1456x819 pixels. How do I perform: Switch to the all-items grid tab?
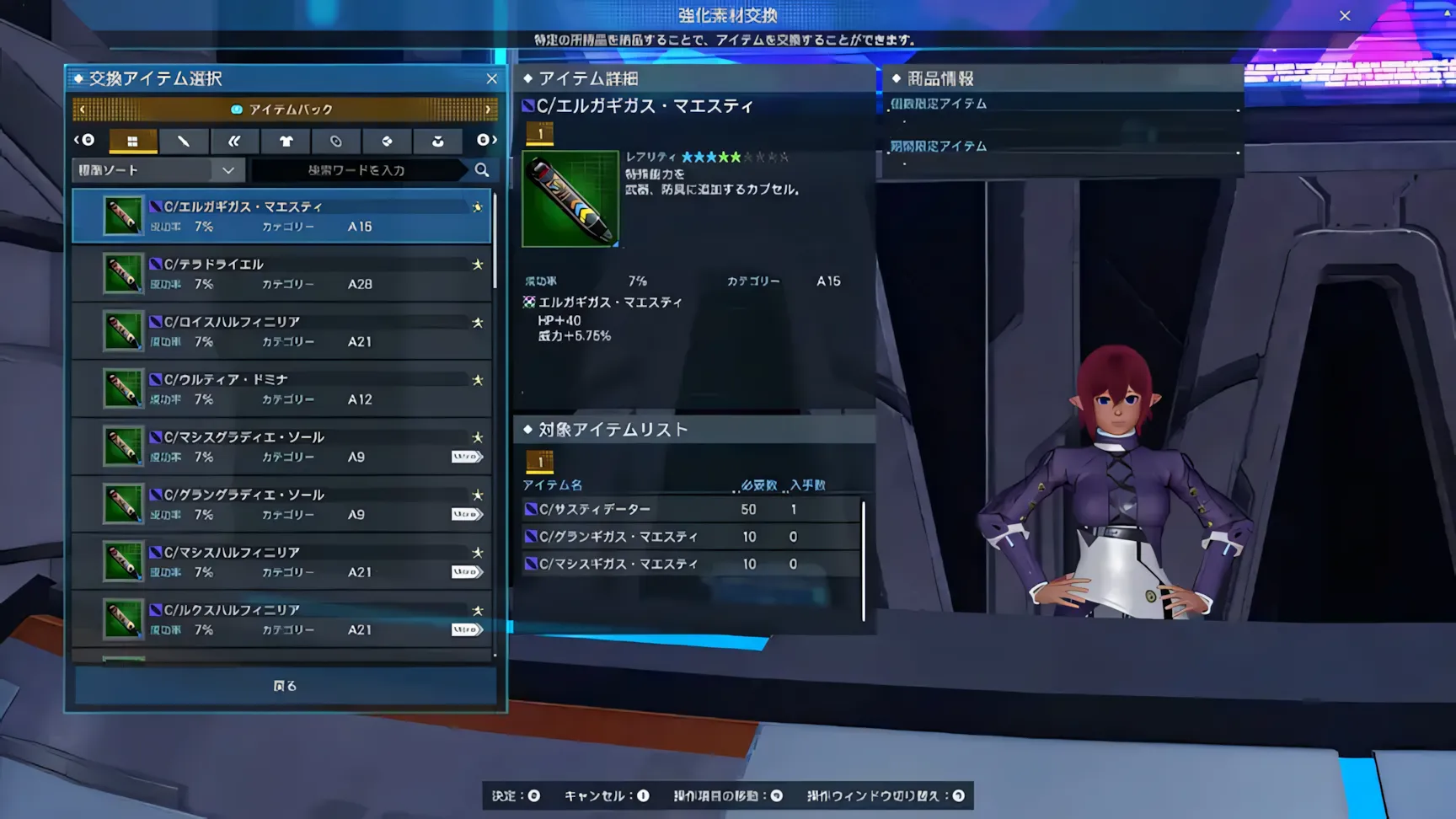(x=132, y=141)
